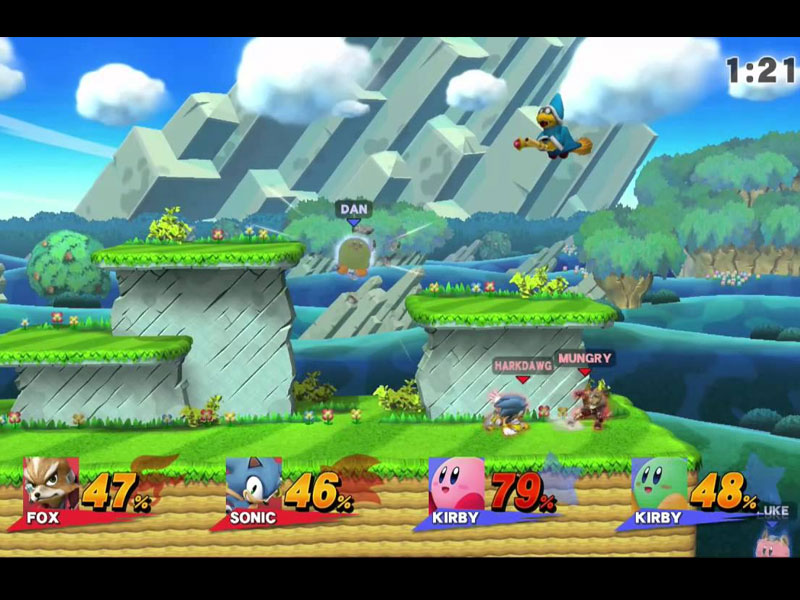Click the DAN player name tag
Screen dimensions: 800x600
pyautogui.click(x=353, y=209)
